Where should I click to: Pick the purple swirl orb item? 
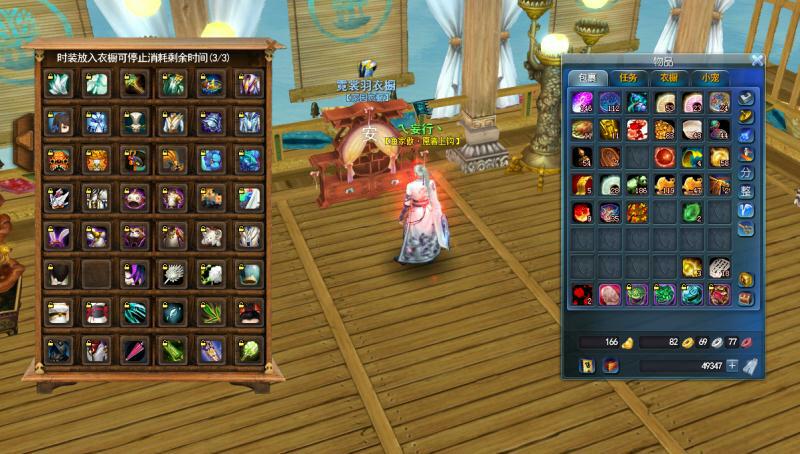click(582, 102)
